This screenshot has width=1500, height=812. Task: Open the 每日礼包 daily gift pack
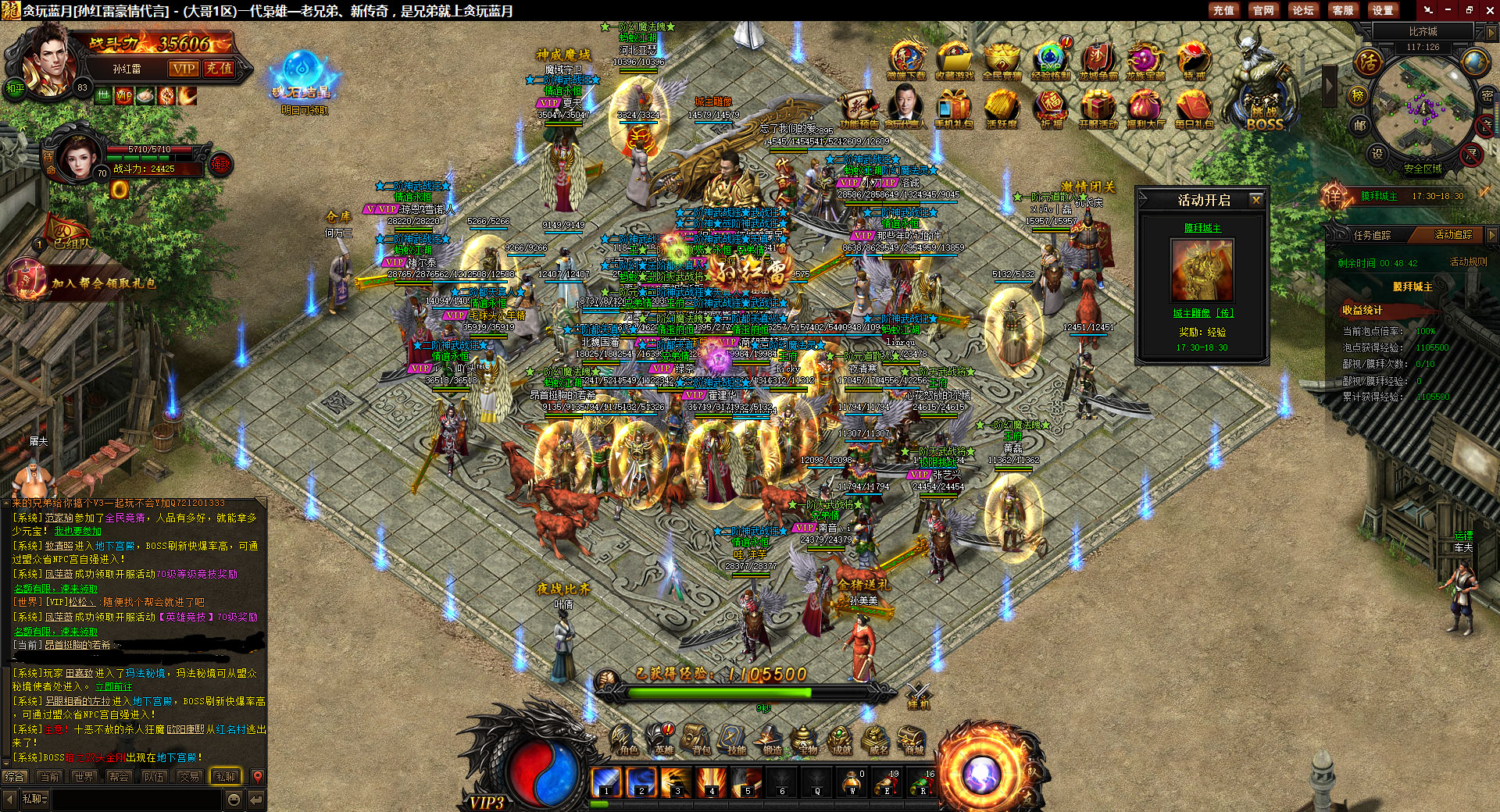tap(1193, 109)
